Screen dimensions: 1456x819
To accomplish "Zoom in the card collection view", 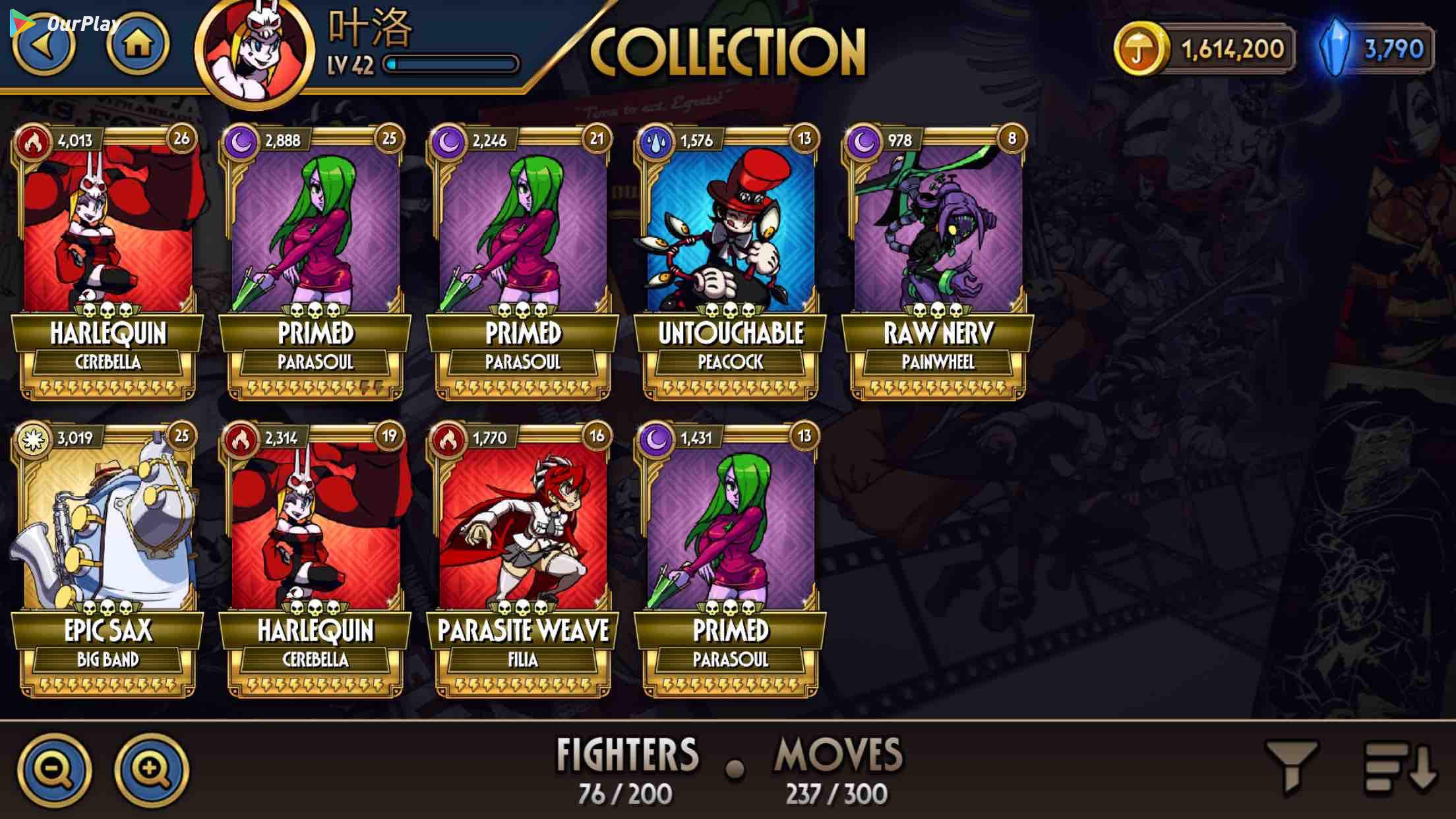I will pyautogui.click(x=151, y=770).
